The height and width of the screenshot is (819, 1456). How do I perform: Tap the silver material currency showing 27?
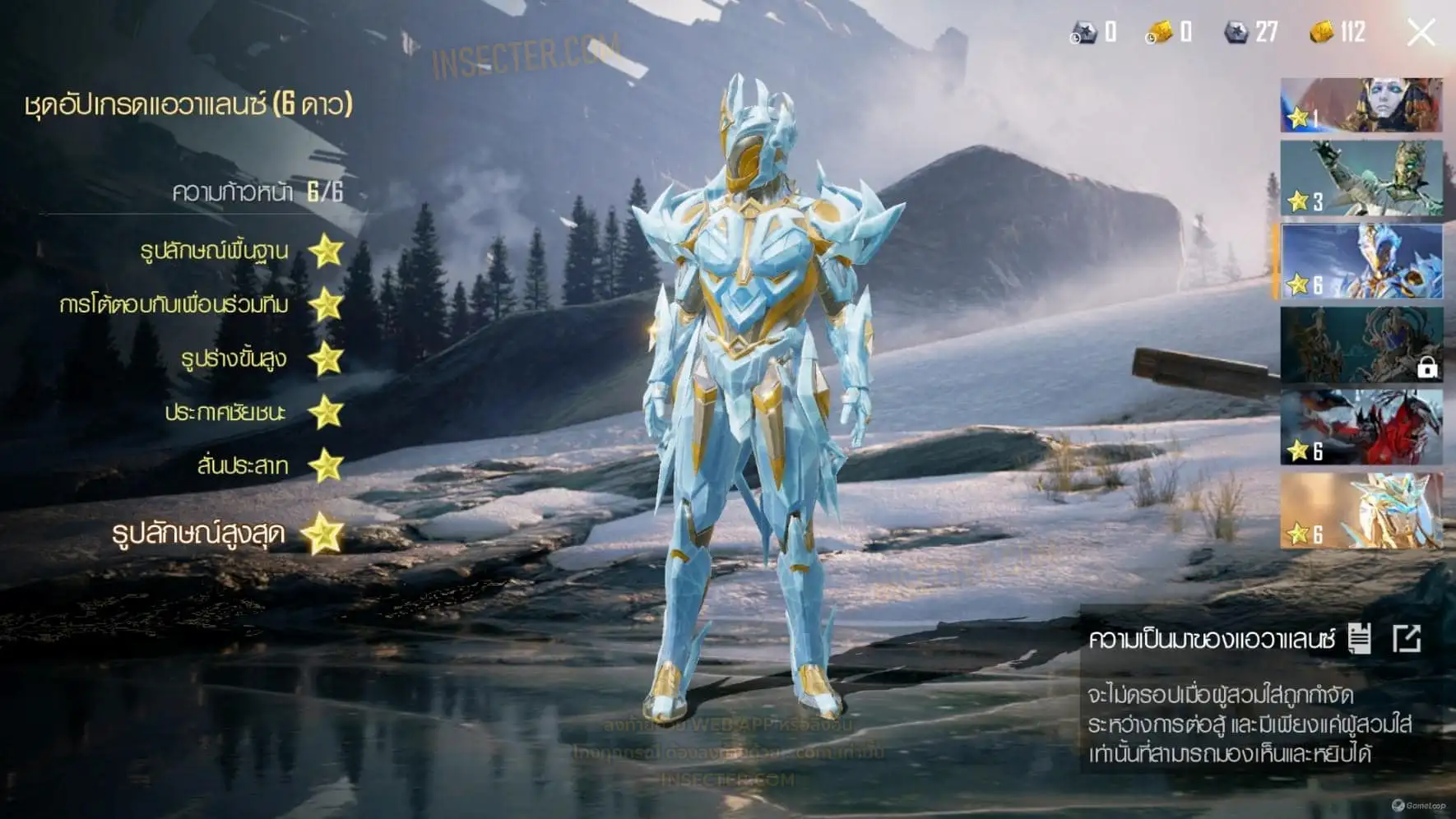(1251, 32)
